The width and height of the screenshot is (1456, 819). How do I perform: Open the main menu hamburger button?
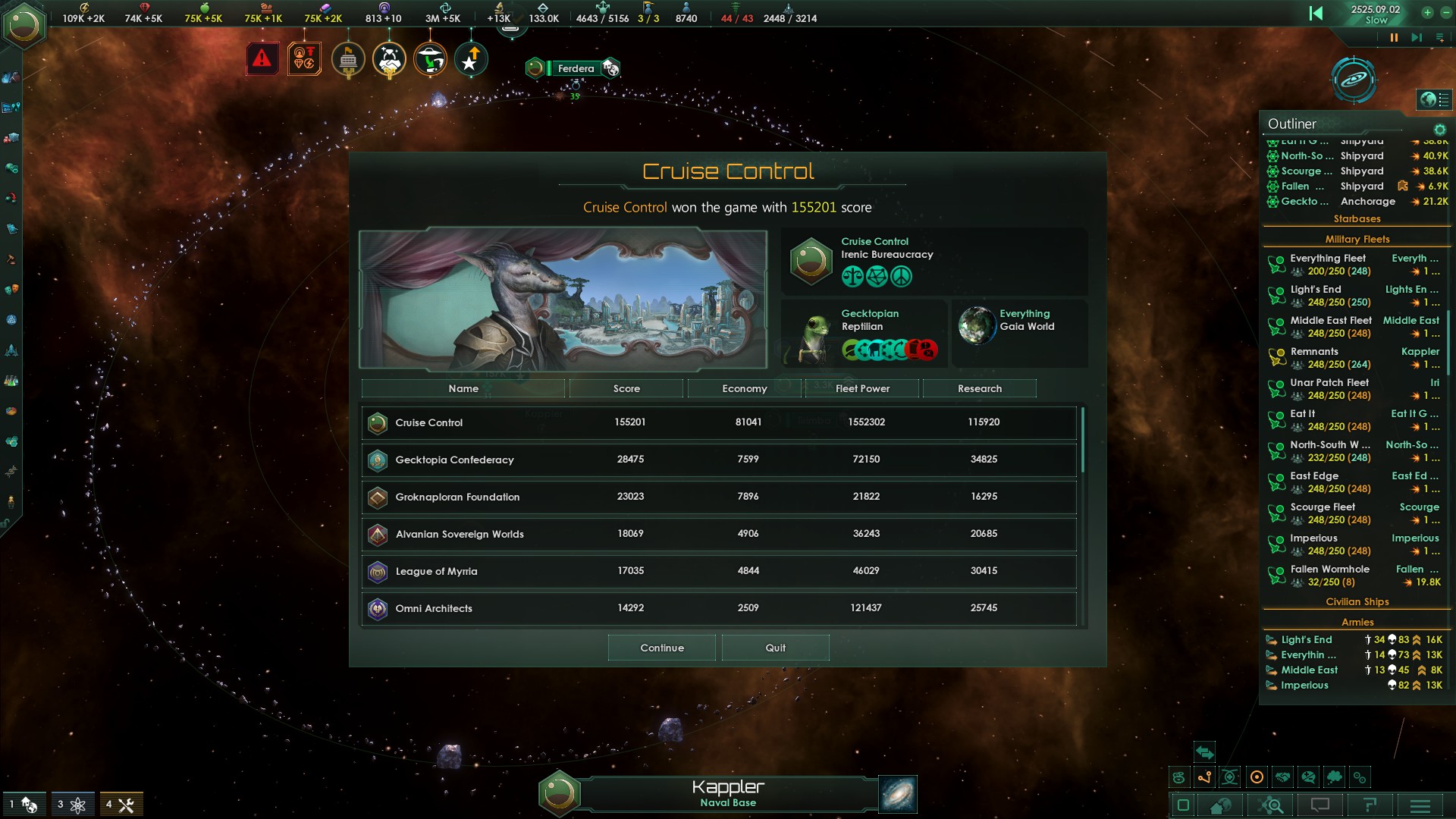pyautogui.click(x=1420, y=805)
